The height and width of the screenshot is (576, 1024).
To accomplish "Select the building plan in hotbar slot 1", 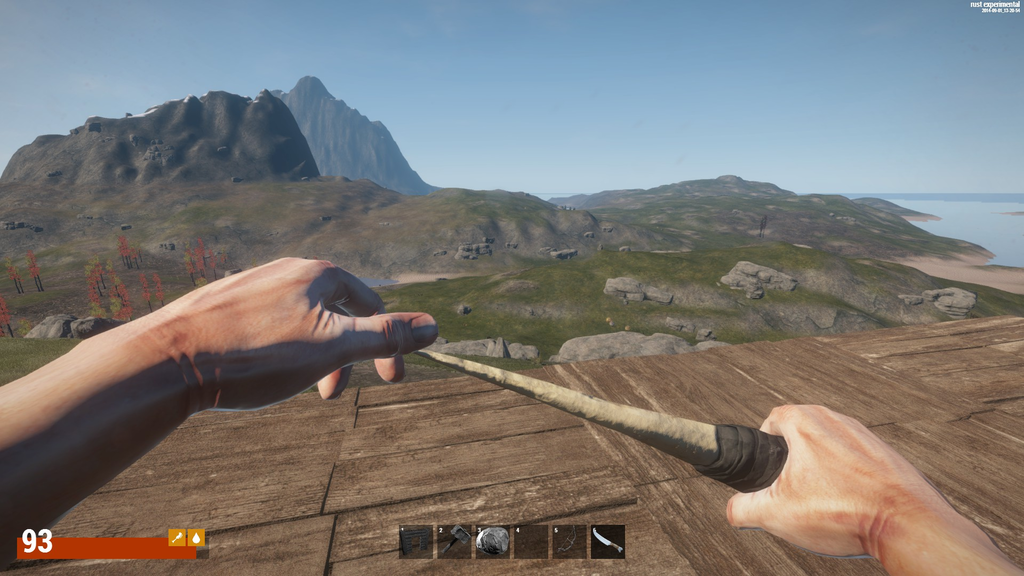I will click(416, 542).
